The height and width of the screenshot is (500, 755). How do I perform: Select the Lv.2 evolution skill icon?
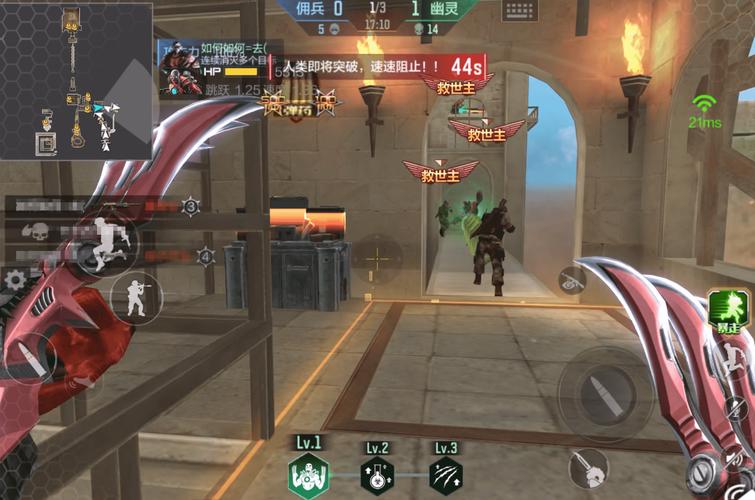[377, 475]
